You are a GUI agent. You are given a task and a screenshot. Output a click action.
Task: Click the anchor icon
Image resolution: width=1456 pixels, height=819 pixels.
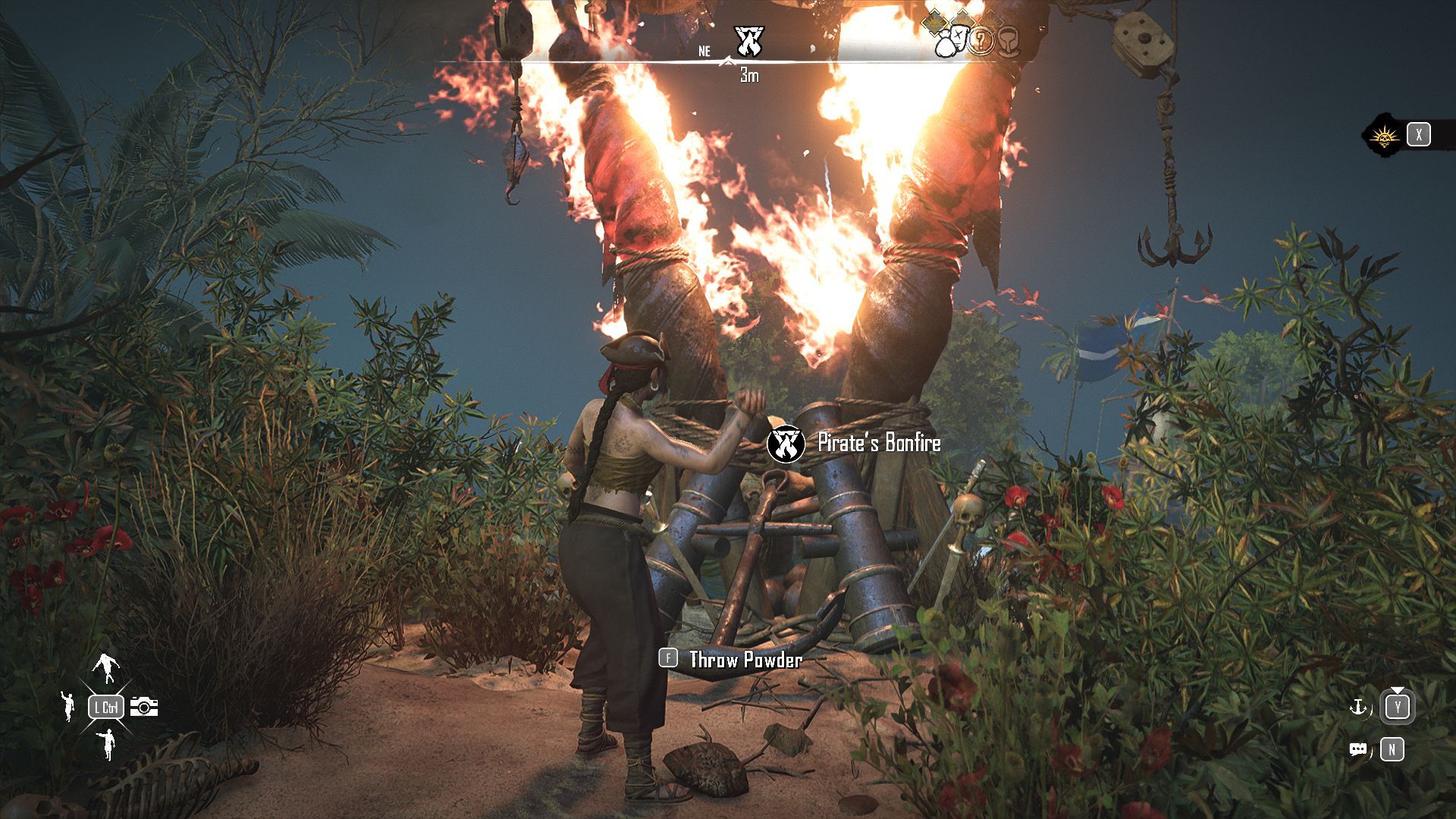point(1357,708)
